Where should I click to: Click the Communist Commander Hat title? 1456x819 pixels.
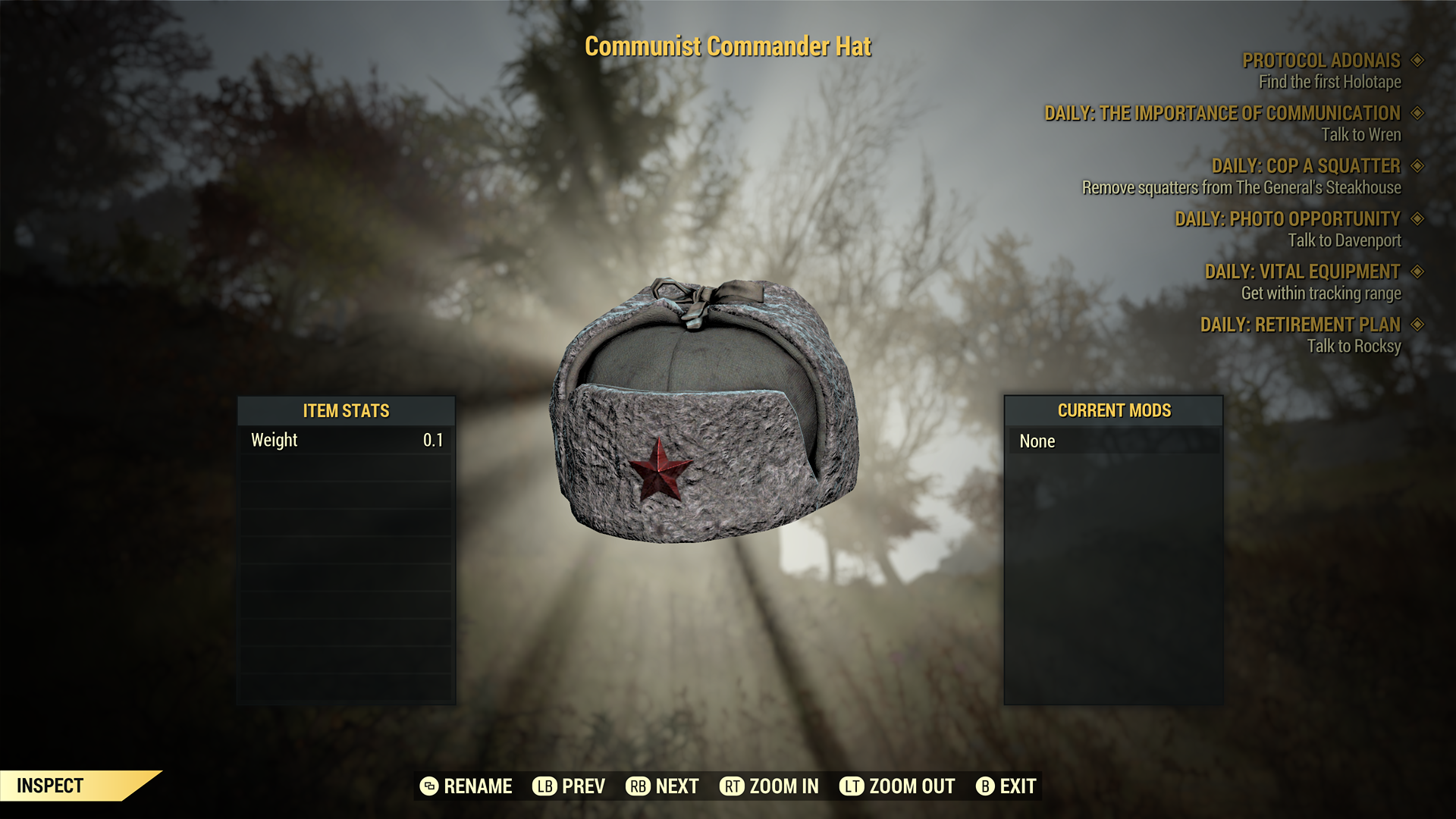pyautogui.click(x=728, y=45)
